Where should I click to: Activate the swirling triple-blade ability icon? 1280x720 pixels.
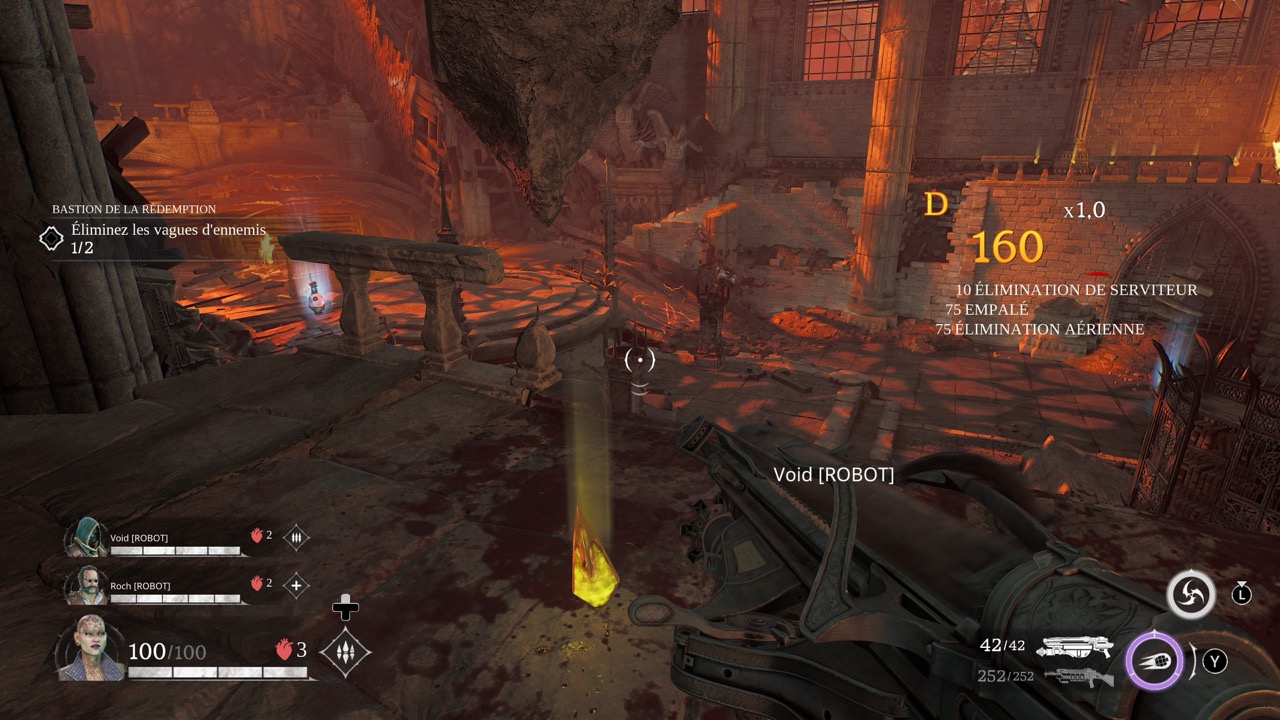(x=1190, y=595)
